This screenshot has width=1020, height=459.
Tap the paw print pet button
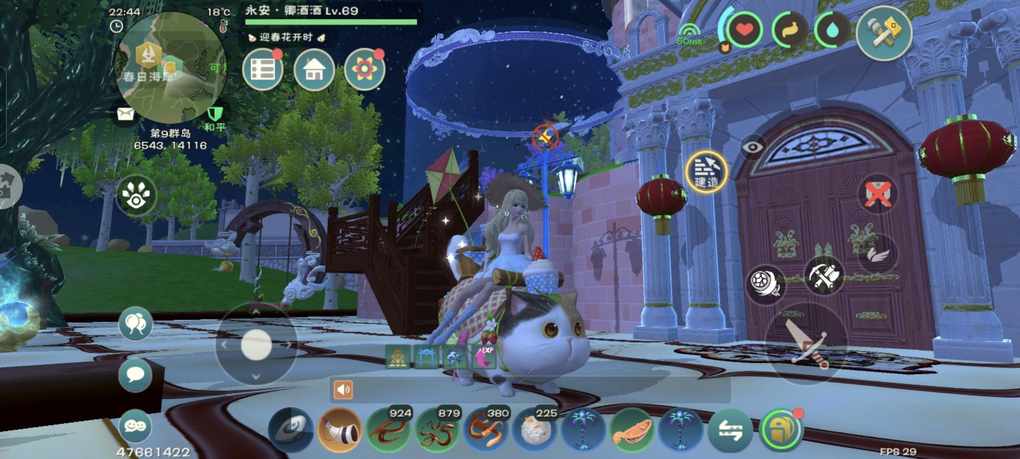(x=136, y=196)
